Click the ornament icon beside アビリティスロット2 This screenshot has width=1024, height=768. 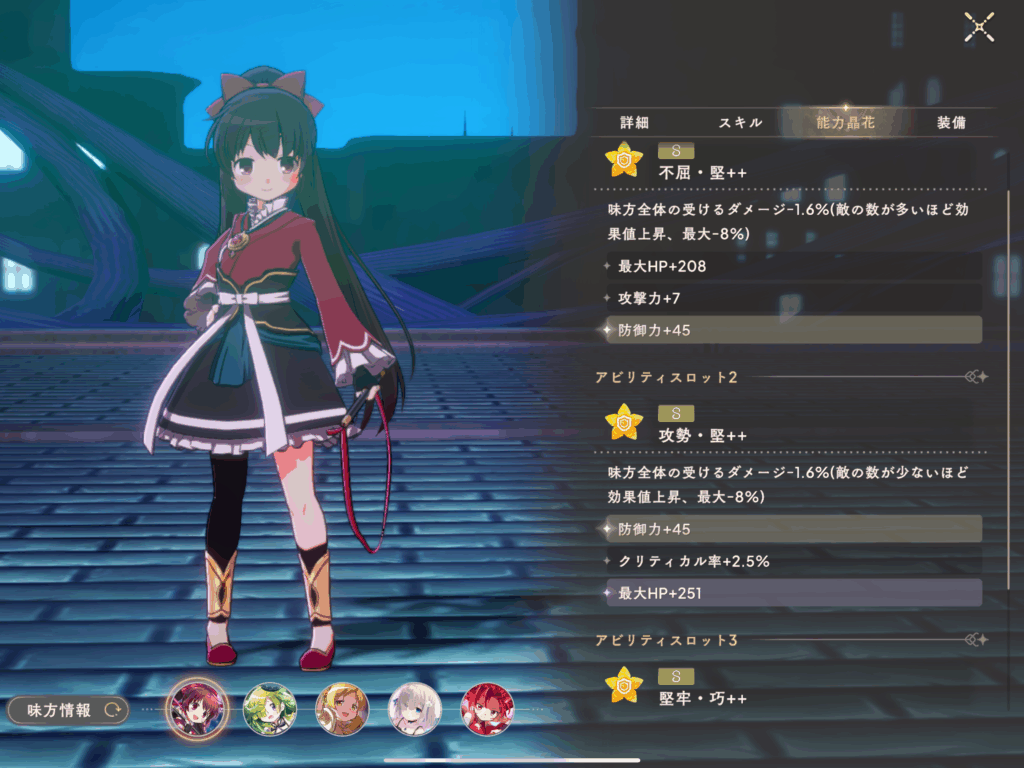click(x=976, y=377)
